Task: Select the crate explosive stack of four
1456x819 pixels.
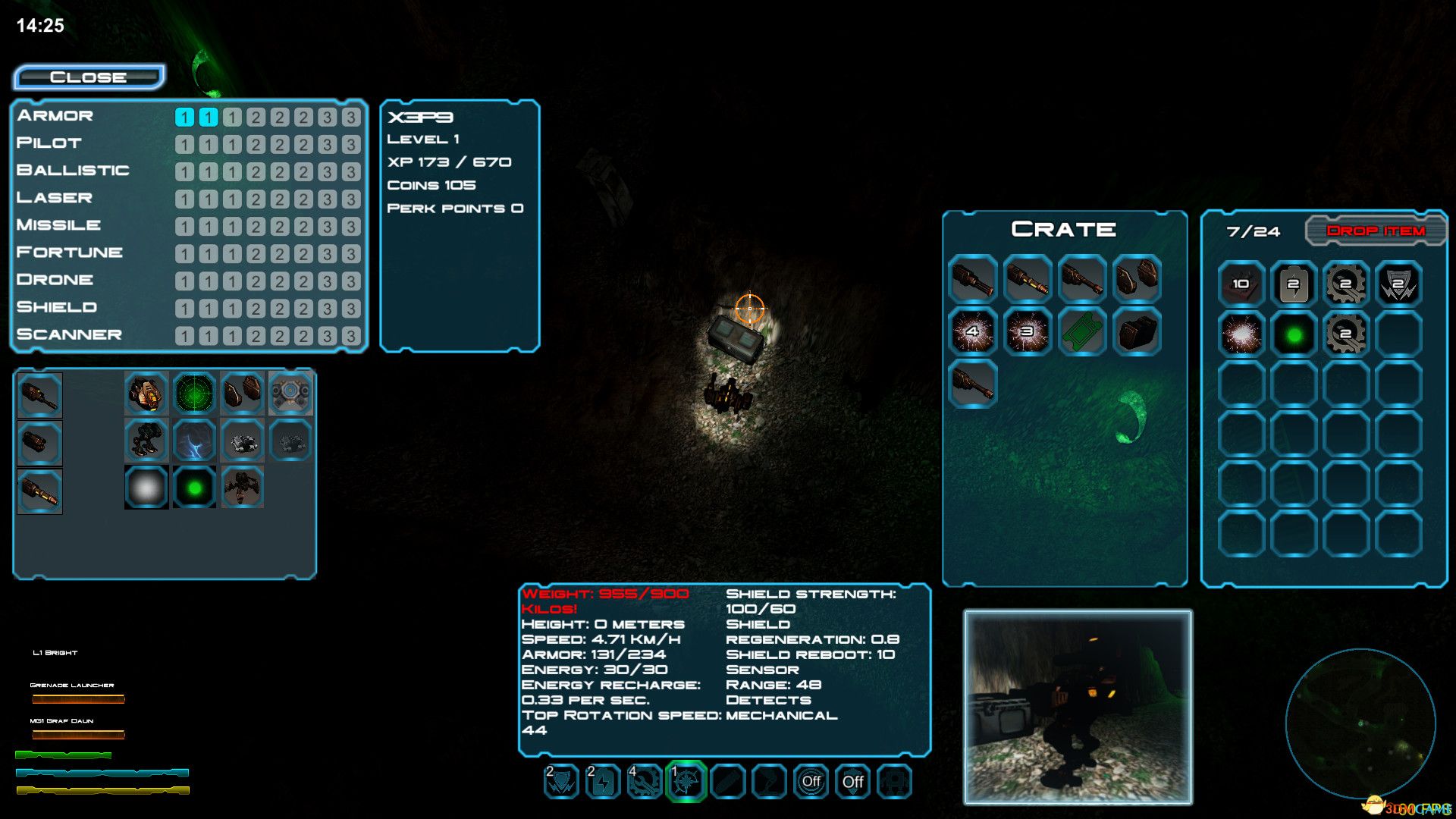Action: pyautogui.click(x=973, y=331)
